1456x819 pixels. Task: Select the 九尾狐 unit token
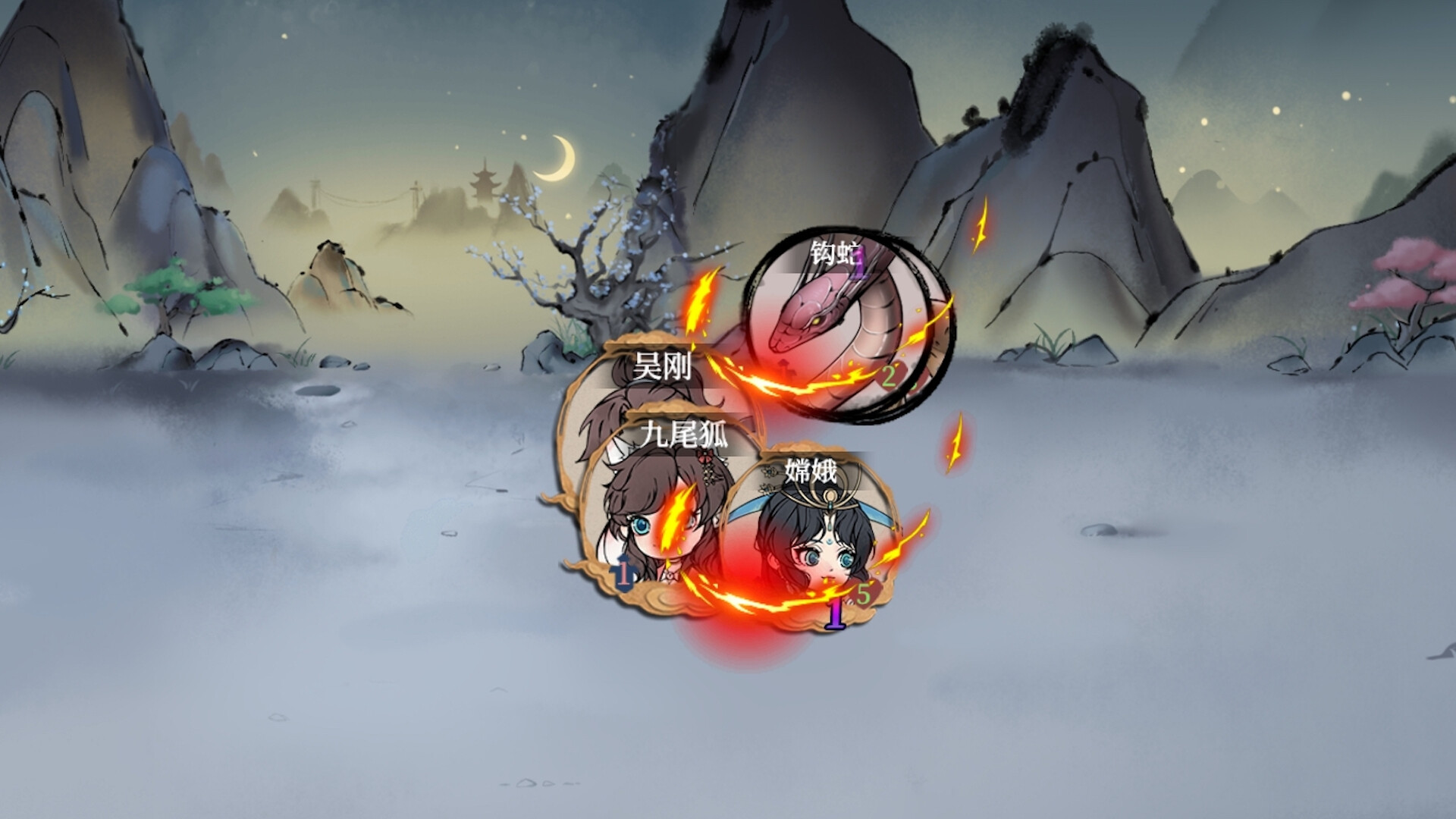click(651, 516)
